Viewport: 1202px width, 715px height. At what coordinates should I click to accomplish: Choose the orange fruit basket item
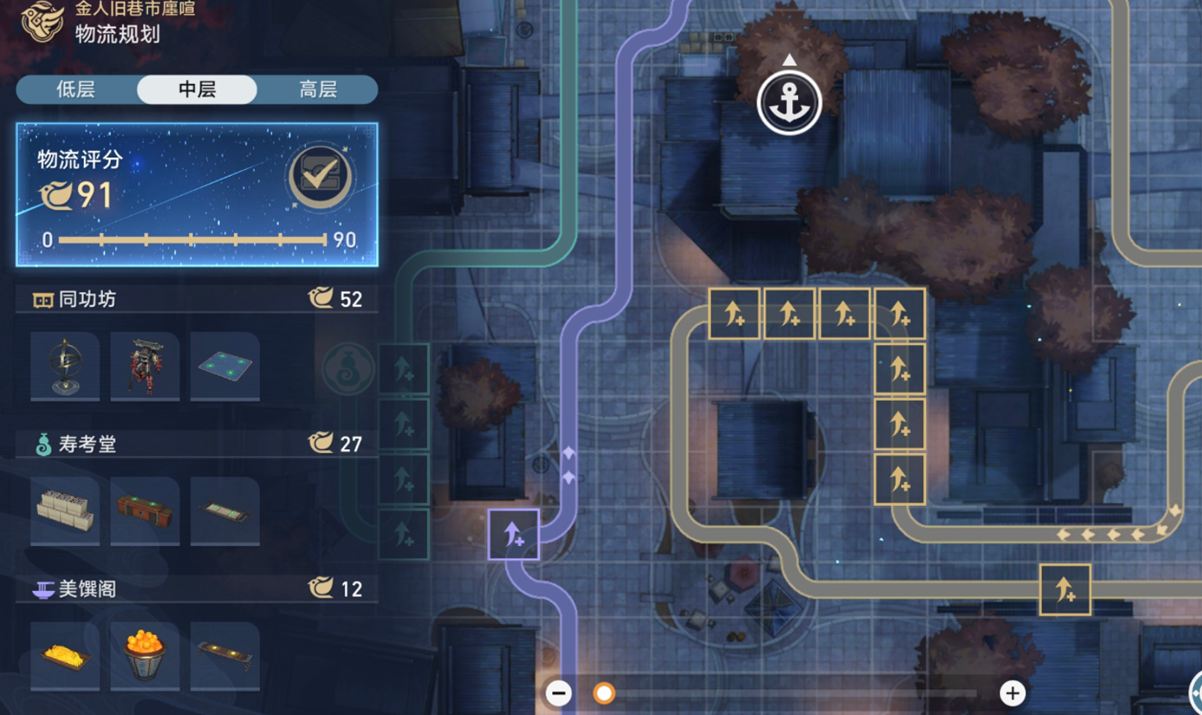145,656
